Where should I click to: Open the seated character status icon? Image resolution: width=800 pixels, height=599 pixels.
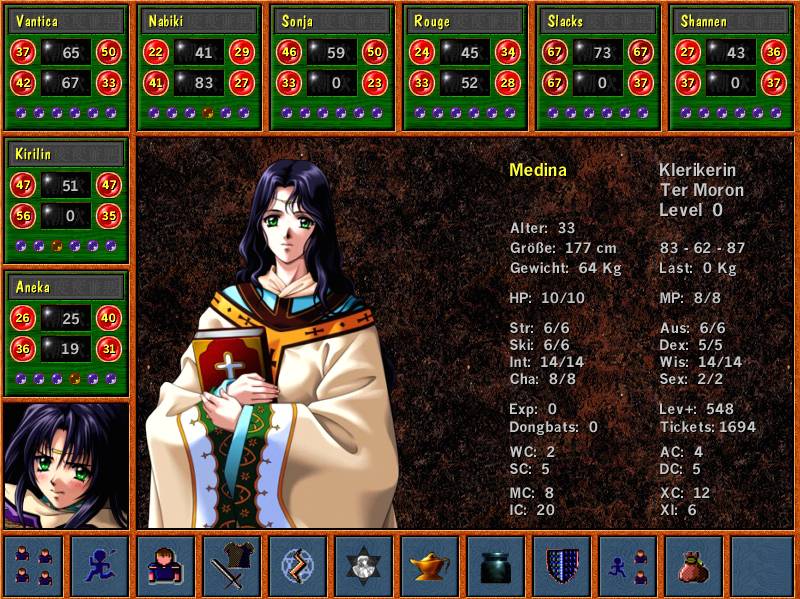(166, 565)
